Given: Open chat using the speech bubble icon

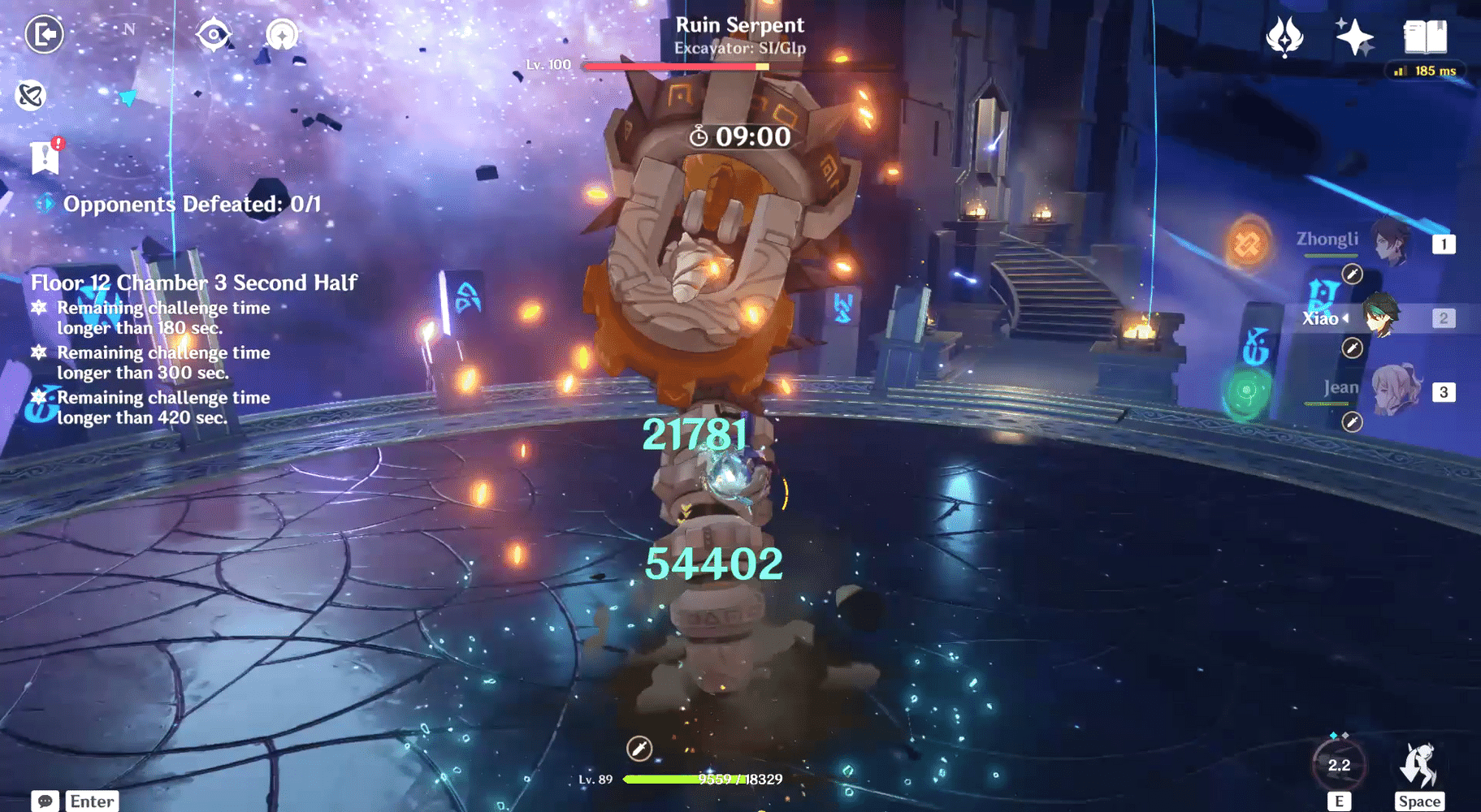Looking at the screenshot, I should (45, 801).
